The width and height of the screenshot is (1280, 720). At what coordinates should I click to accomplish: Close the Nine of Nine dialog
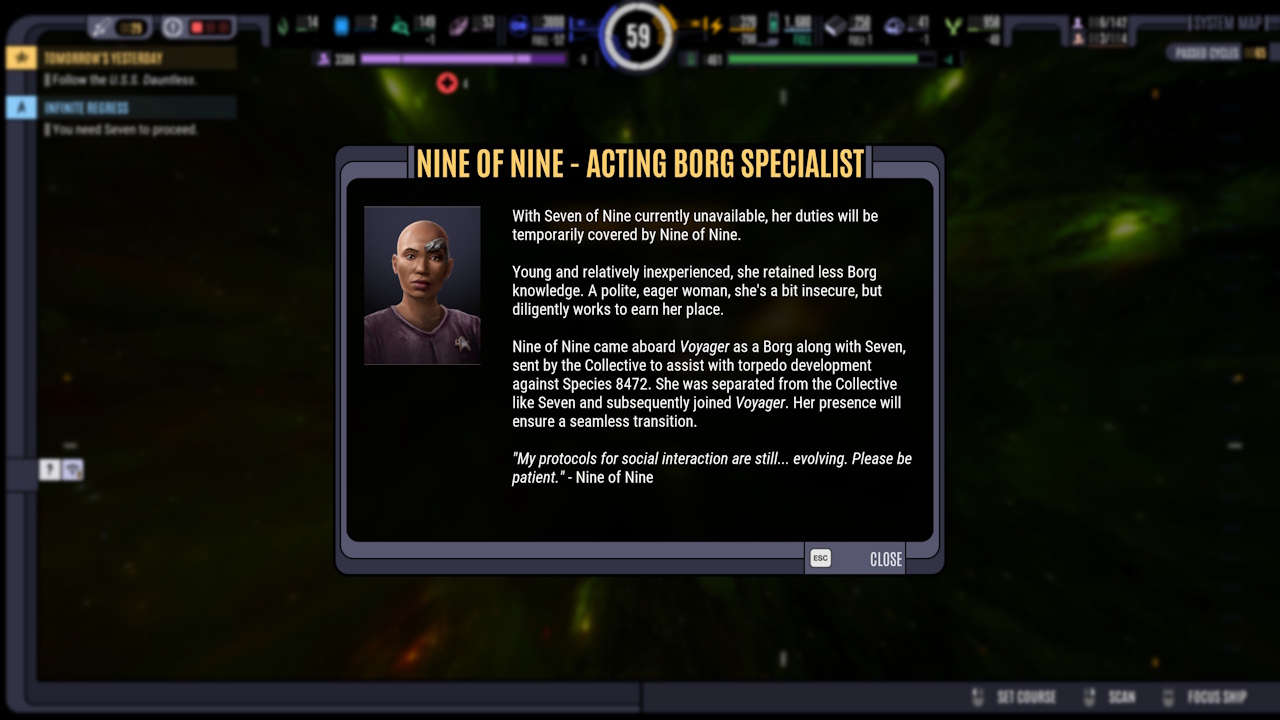pos(884,559)
